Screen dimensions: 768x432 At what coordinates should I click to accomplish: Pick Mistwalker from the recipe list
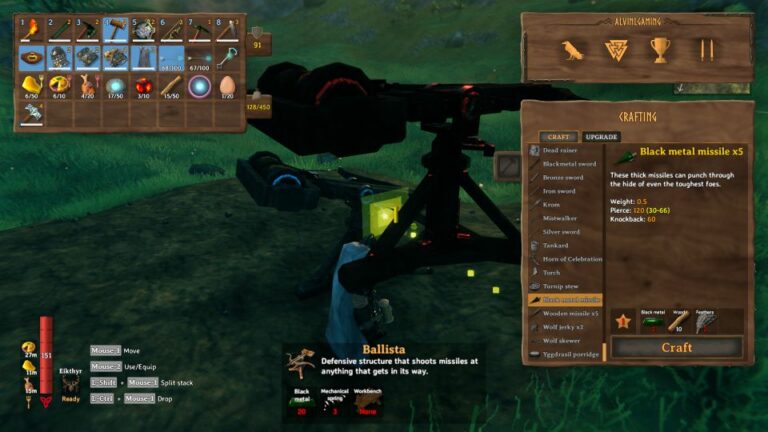(x=560, y=218)
